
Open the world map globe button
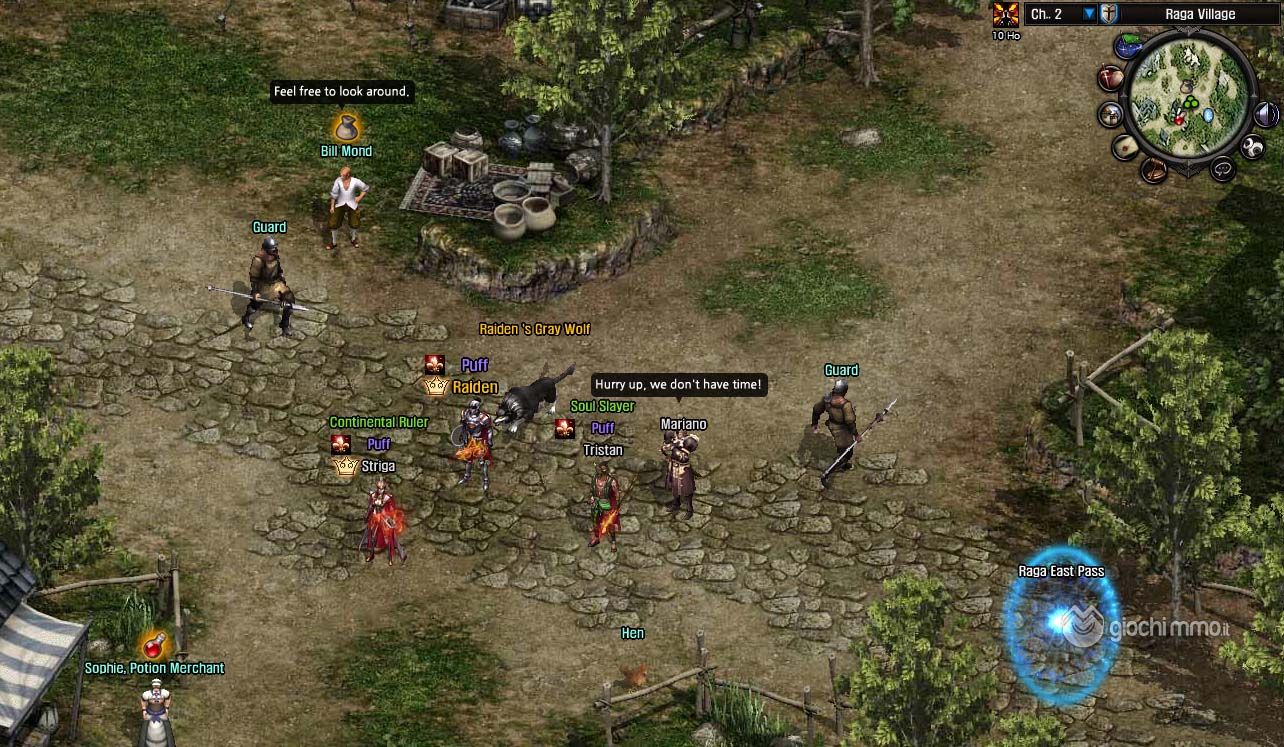coord(1130,46)
